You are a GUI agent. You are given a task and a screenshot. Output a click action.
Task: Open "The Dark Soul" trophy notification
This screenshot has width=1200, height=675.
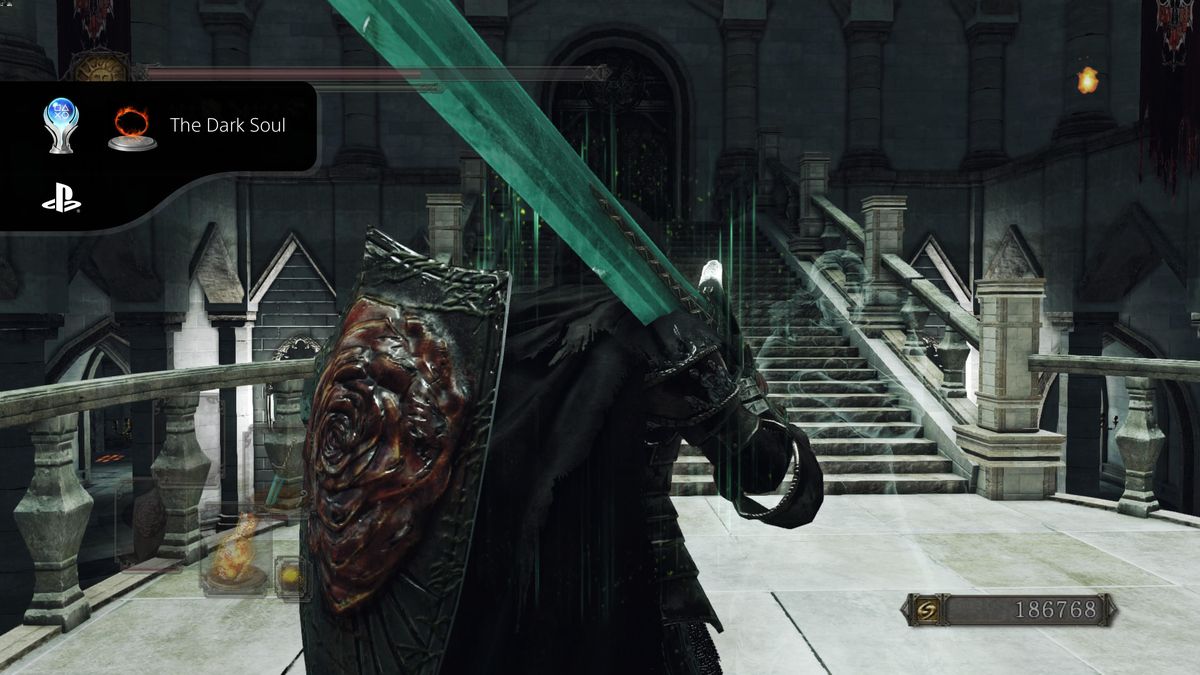227,126
